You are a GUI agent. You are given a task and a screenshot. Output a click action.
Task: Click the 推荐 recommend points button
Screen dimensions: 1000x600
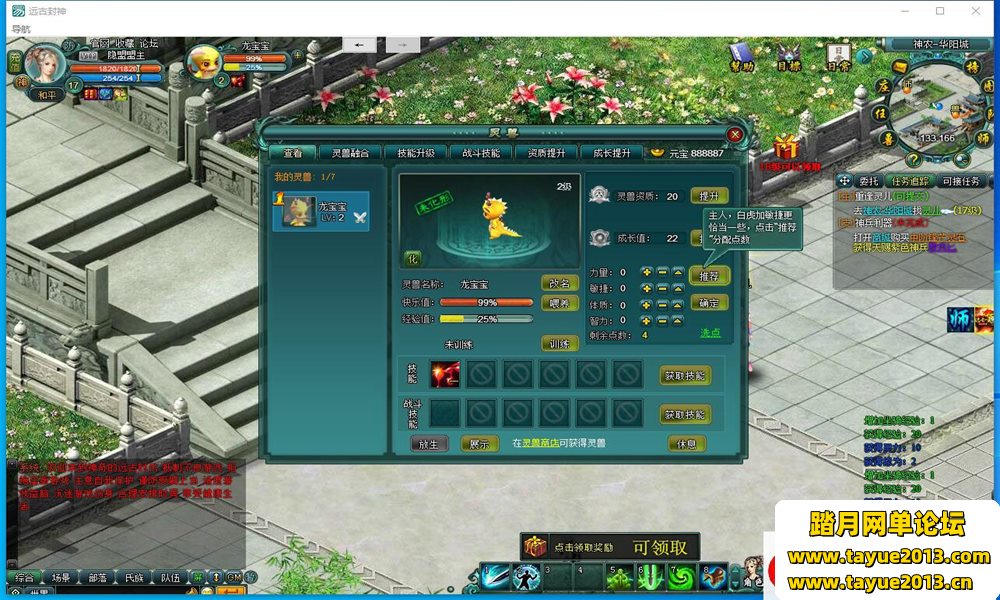tap(709, 275)
